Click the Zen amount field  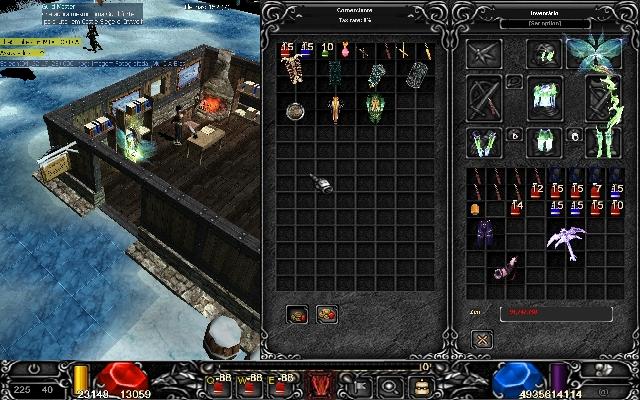[x=555, y=313]
